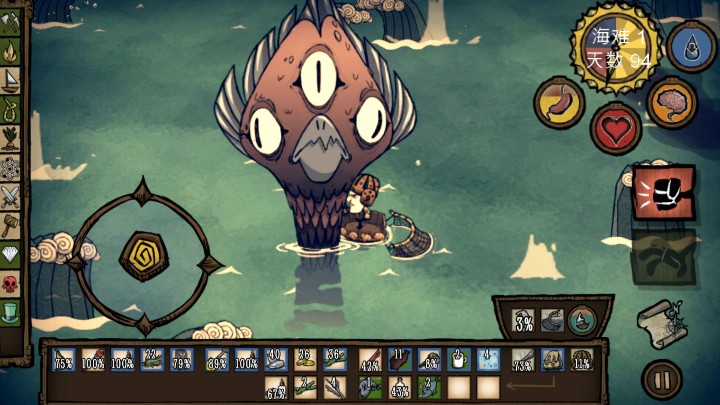Viewport: 720px width, 405px height.
Task: Open the rolled map scroll
Action: pyautogui.click(x=660, y=321)
